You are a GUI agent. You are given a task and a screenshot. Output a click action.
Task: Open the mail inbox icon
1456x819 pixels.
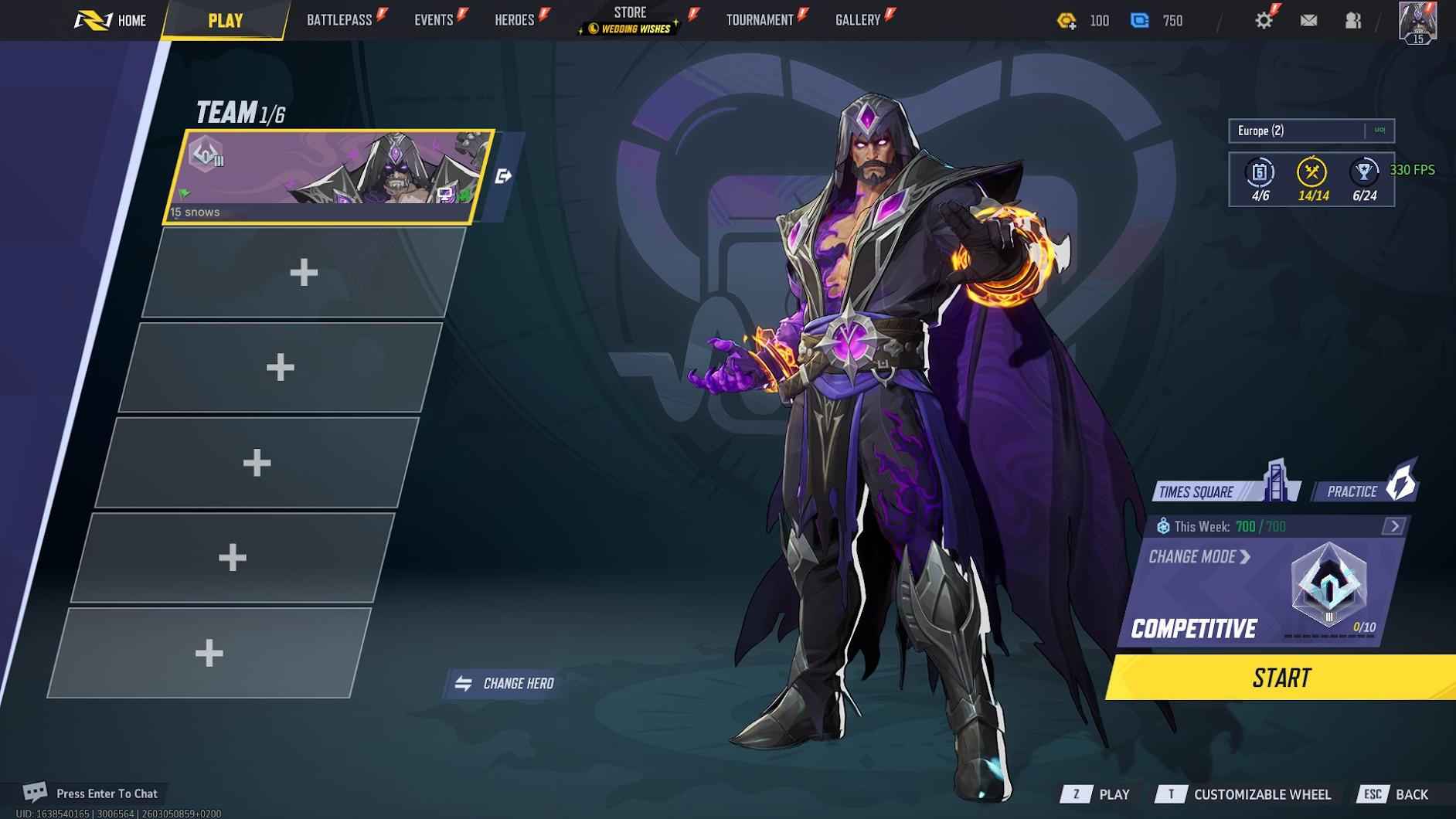point(1309,20)
